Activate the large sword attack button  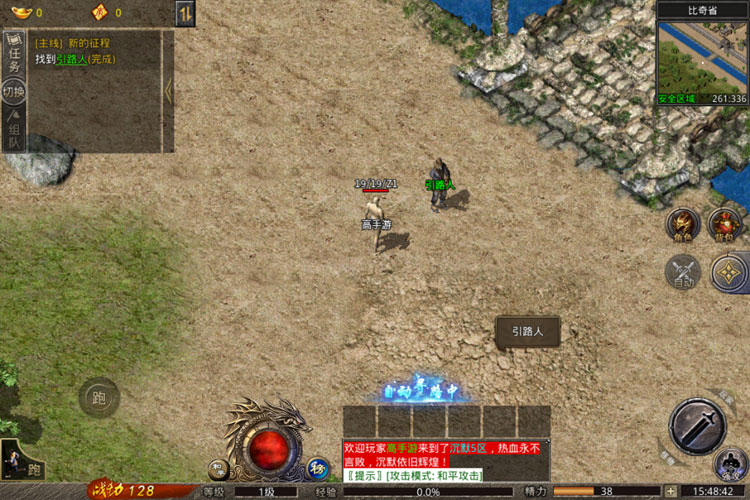[x=697, y=427]
